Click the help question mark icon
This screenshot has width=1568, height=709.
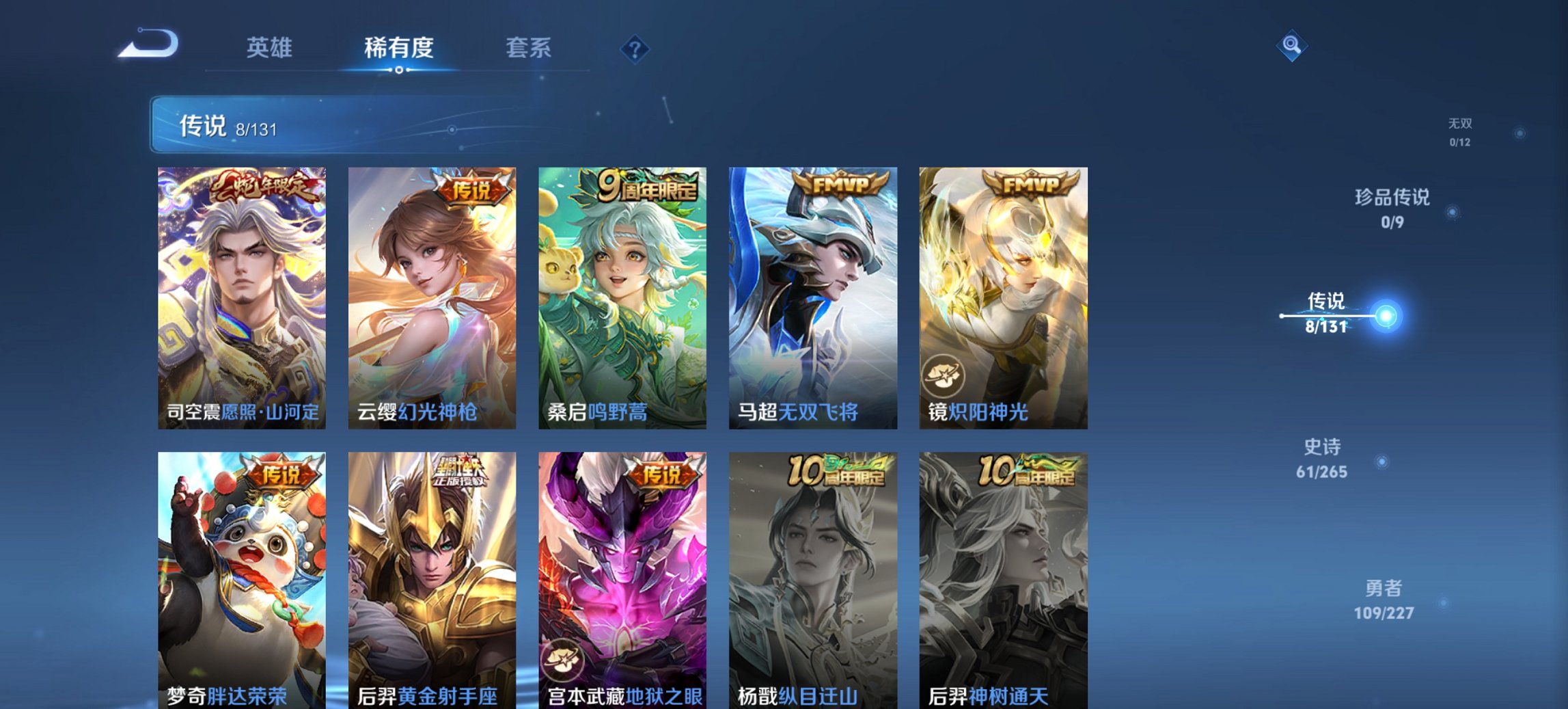click(635, 49)
